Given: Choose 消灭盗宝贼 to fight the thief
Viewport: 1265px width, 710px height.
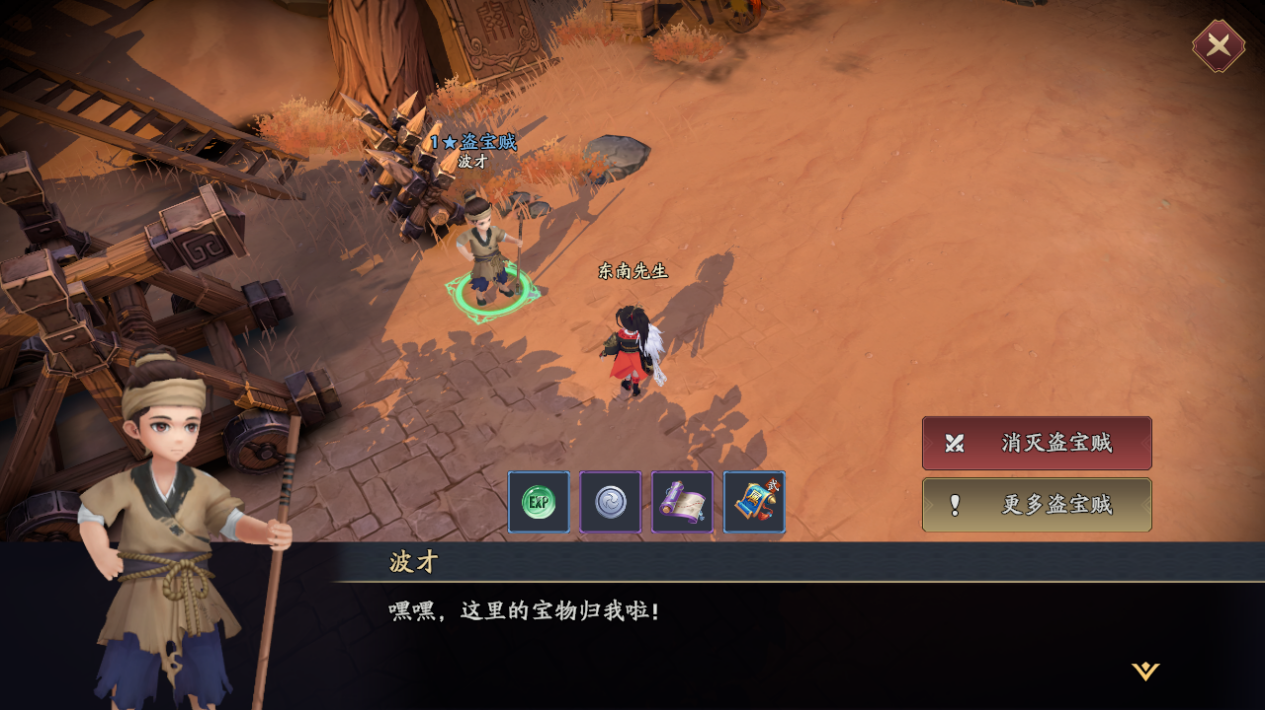Looking at the screenshot, I should click(x=1036, y=443).
